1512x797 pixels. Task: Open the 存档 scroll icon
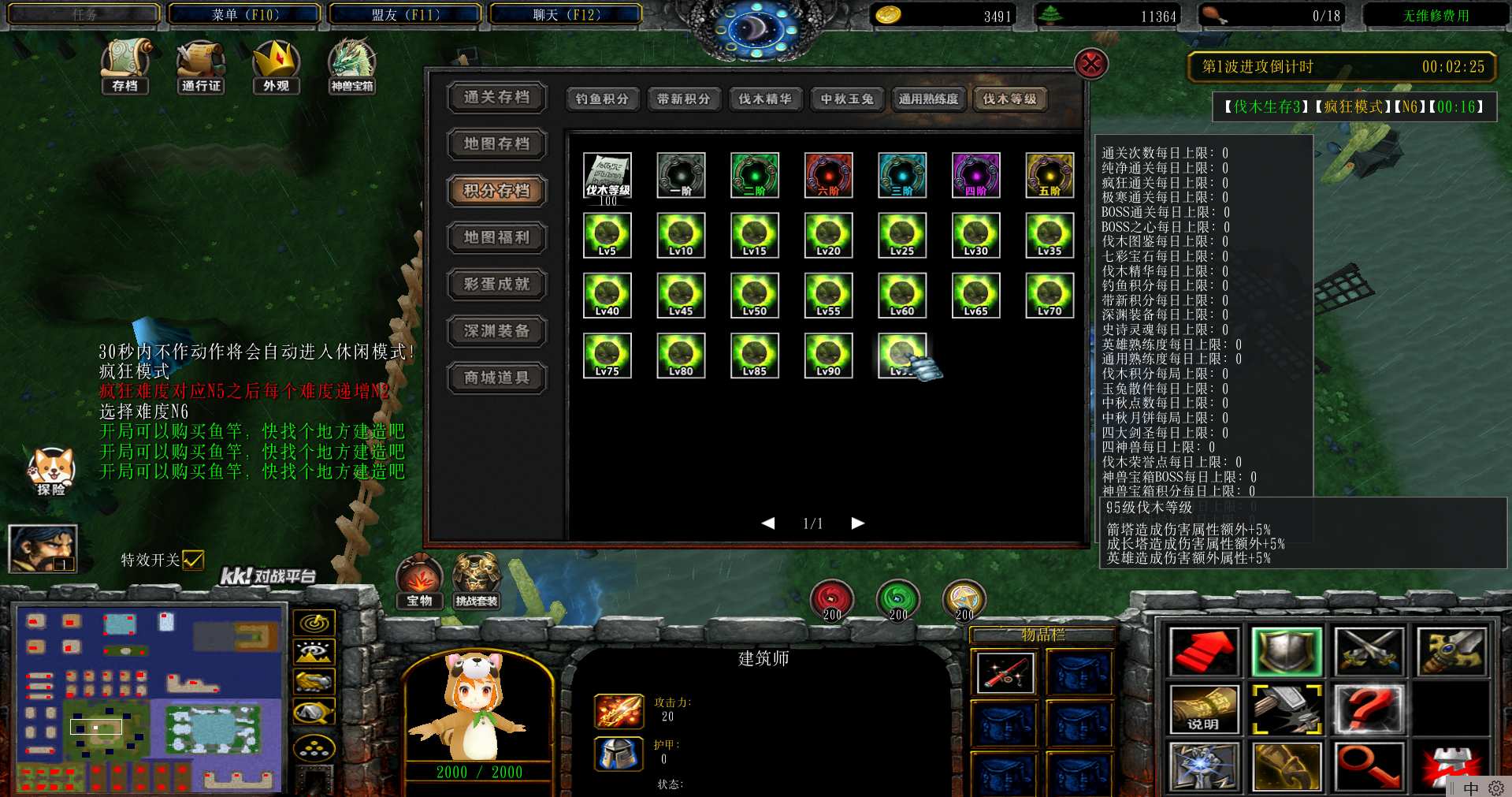(x=125, y=65)
